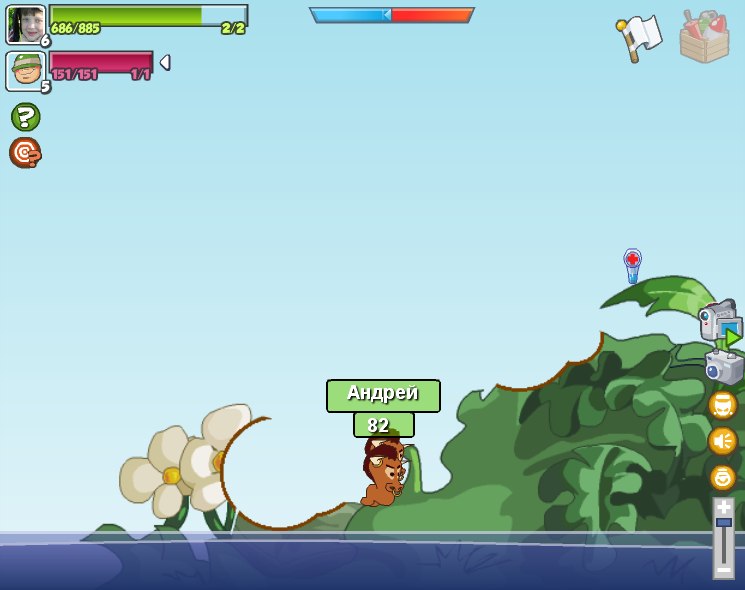The width and height of the screenshot is (745, 590).
Task: Click the zoom slider's minus button
Action: [x=723, y=569]
